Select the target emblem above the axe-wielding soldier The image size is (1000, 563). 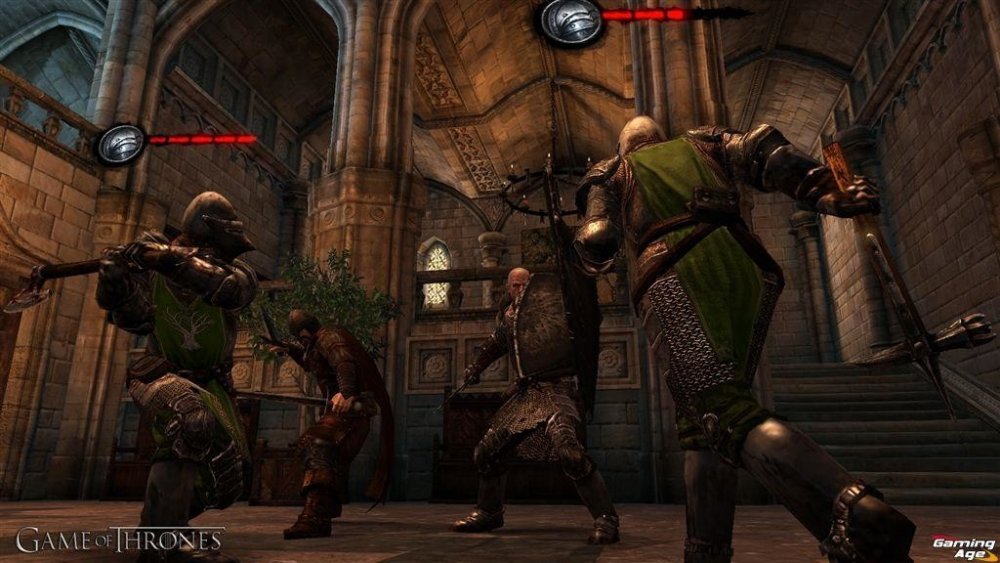coord(121,144)
